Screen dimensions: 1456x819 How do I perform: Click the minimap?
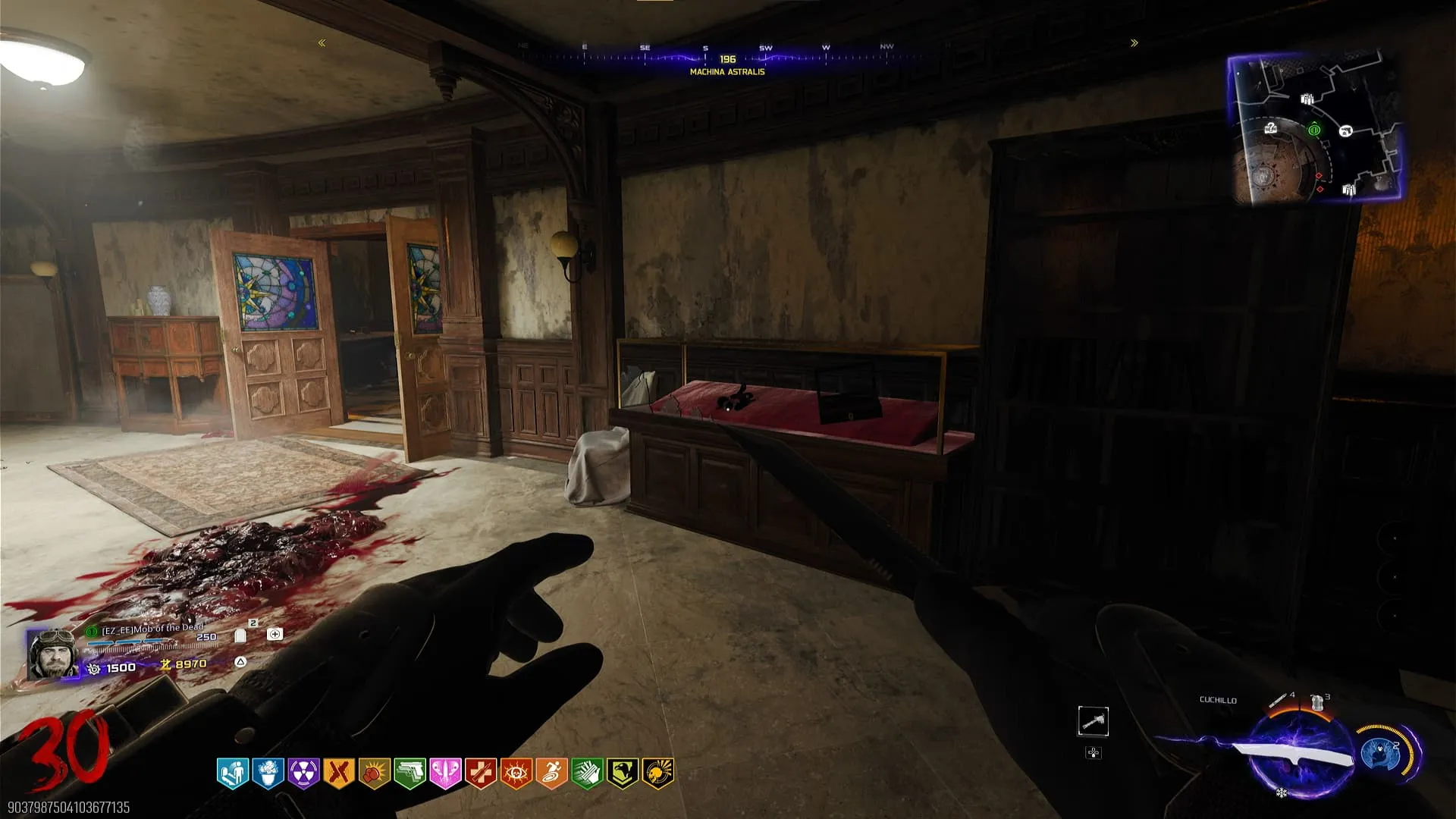coord(1315,129)
